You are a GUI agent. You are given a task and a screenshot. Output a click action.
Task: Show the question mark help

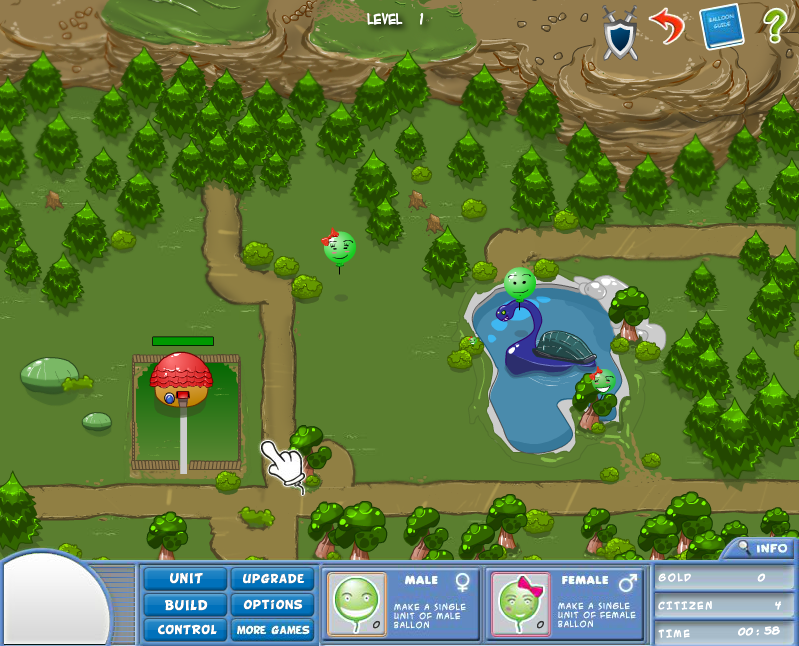(x=774, y=25)
